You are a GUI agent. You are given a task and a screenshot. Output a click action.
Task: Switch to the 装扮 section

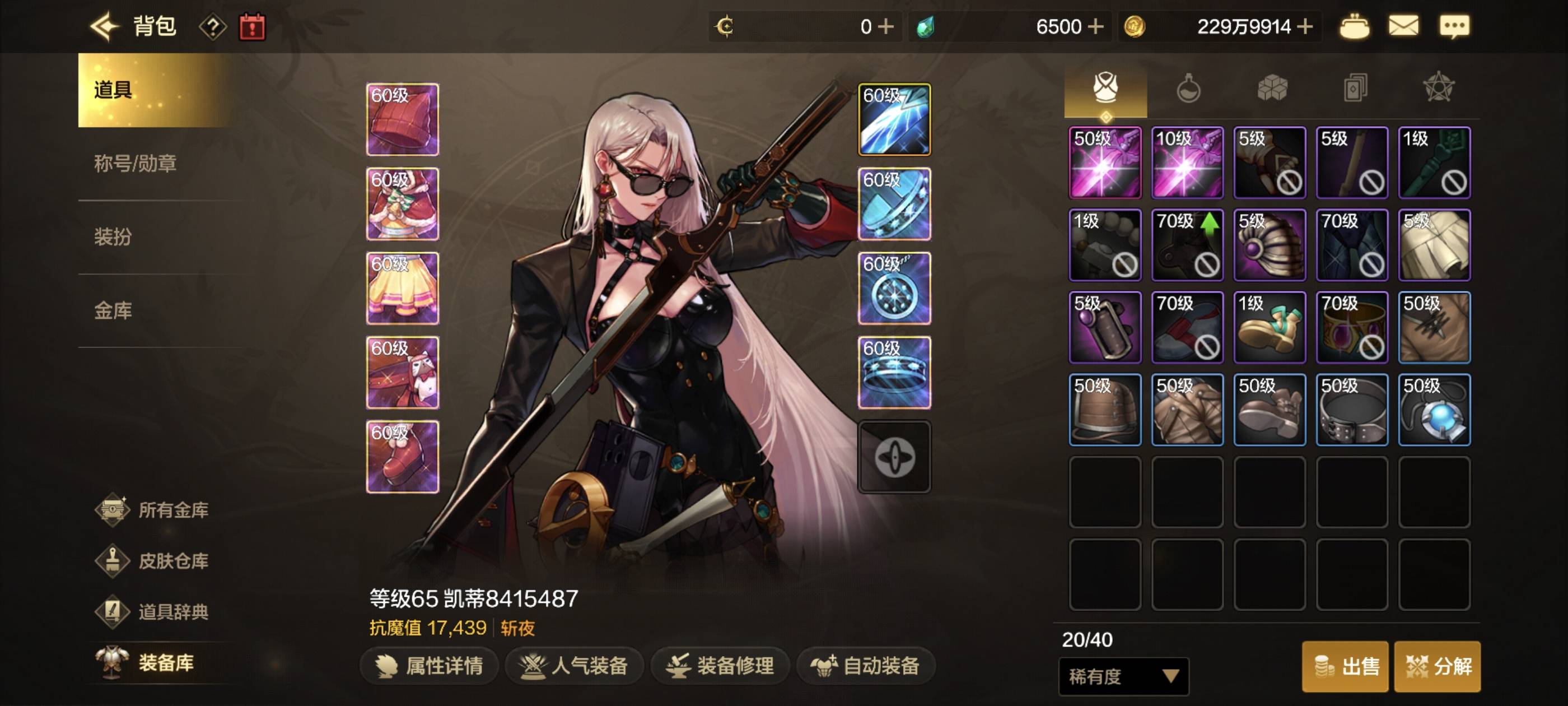[113, 236]
